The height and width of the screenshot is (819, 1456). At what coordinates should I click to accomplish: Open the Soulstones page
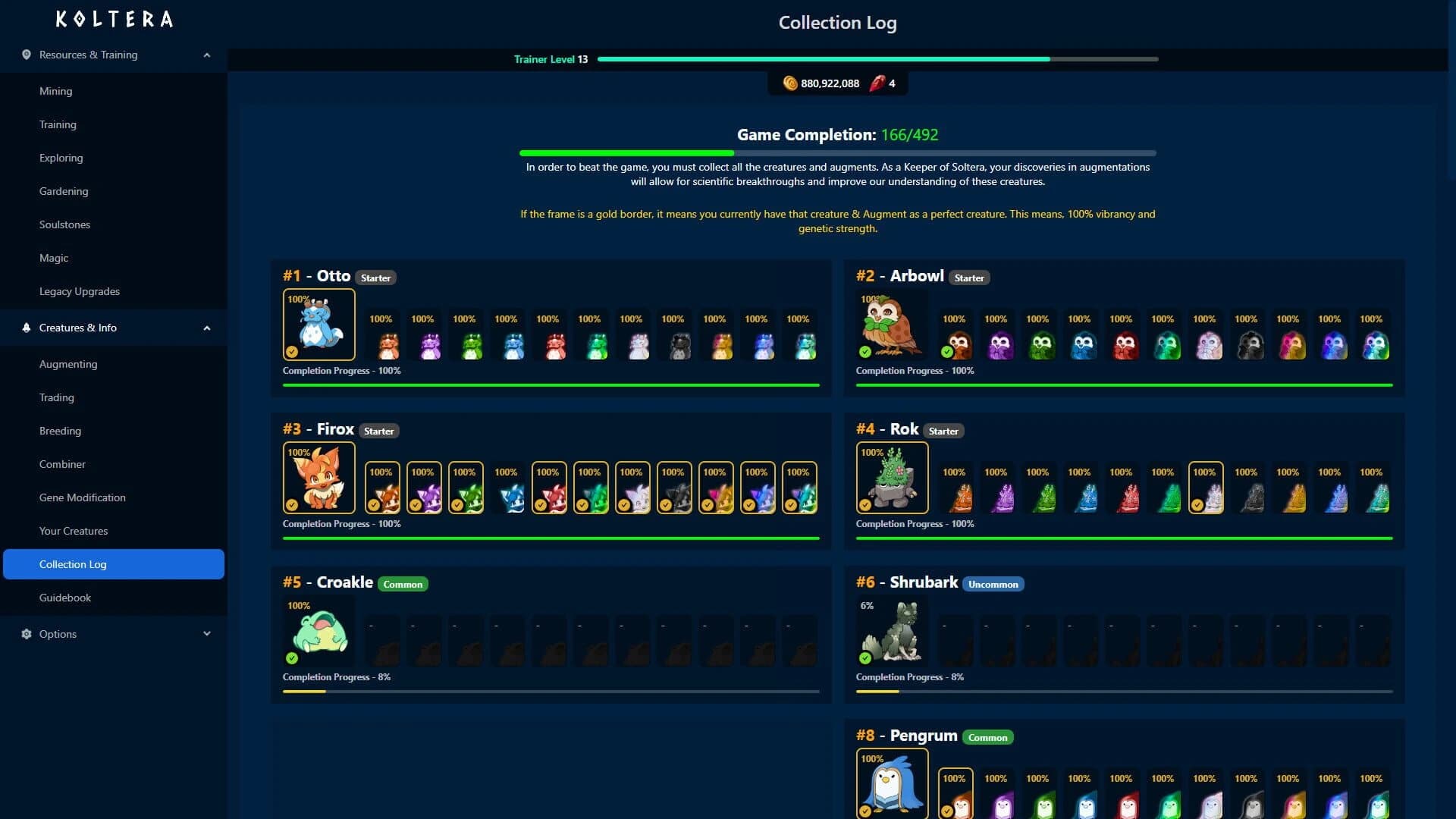64,224
